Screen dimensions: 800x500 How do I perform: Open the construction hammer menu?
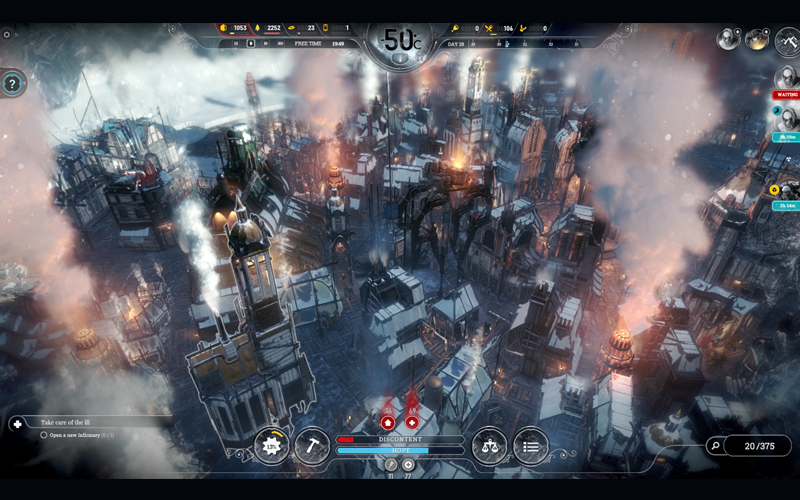click(x=311, y=446)
